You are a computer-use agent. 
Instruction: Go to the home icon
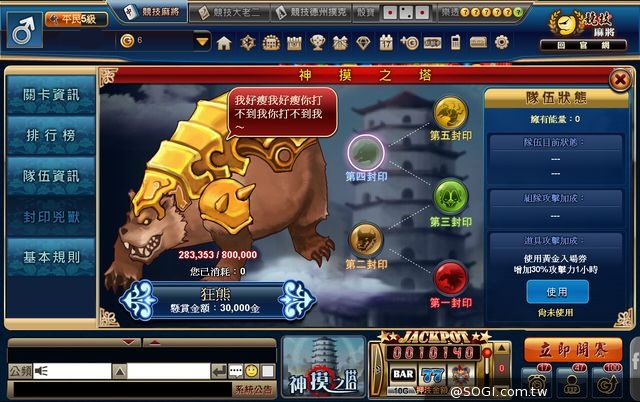pyautogui.click(x=224, y=42)
